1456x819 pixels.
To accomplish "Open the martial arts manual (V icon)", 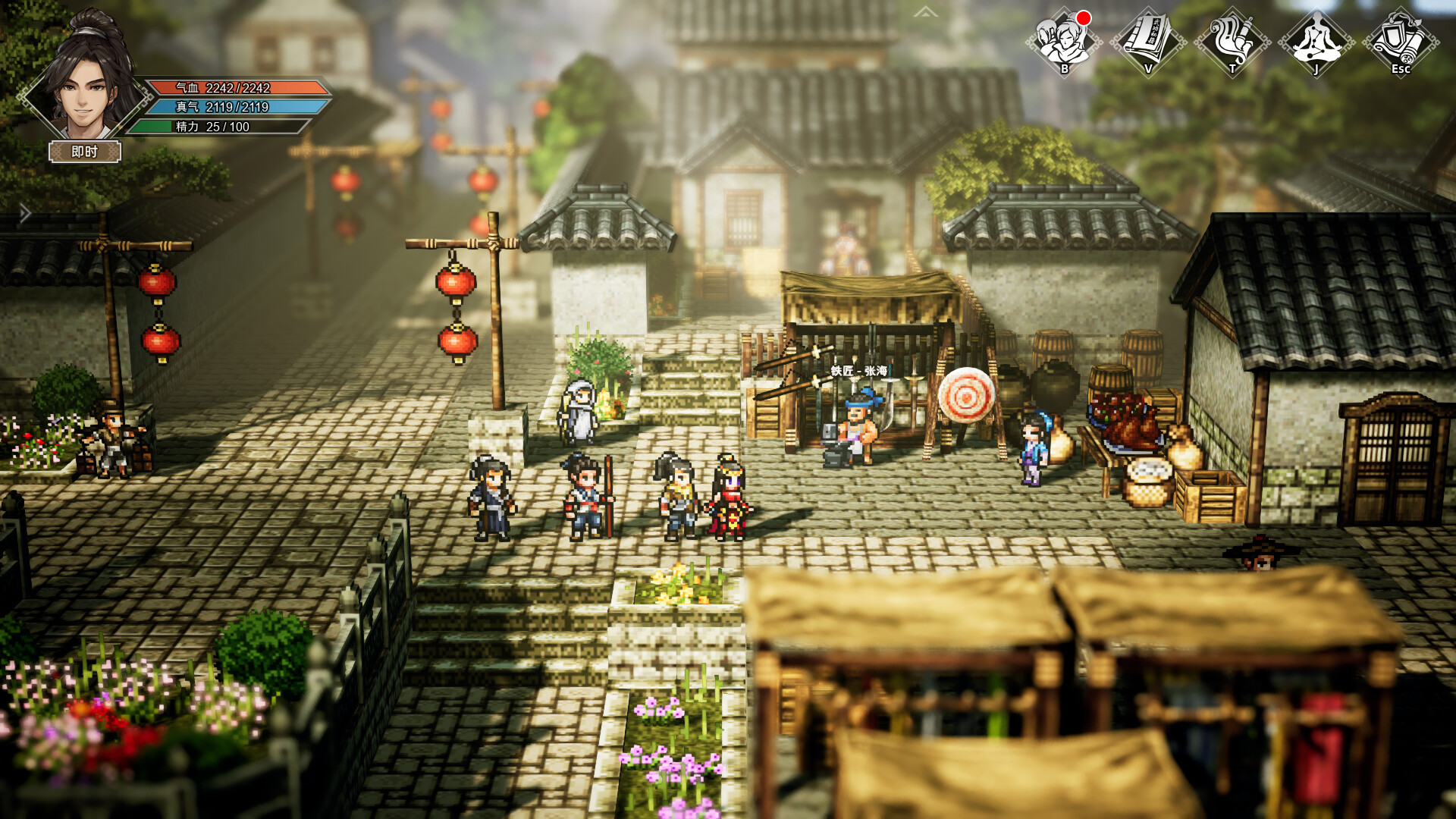I will click(x=1147, y=42).
